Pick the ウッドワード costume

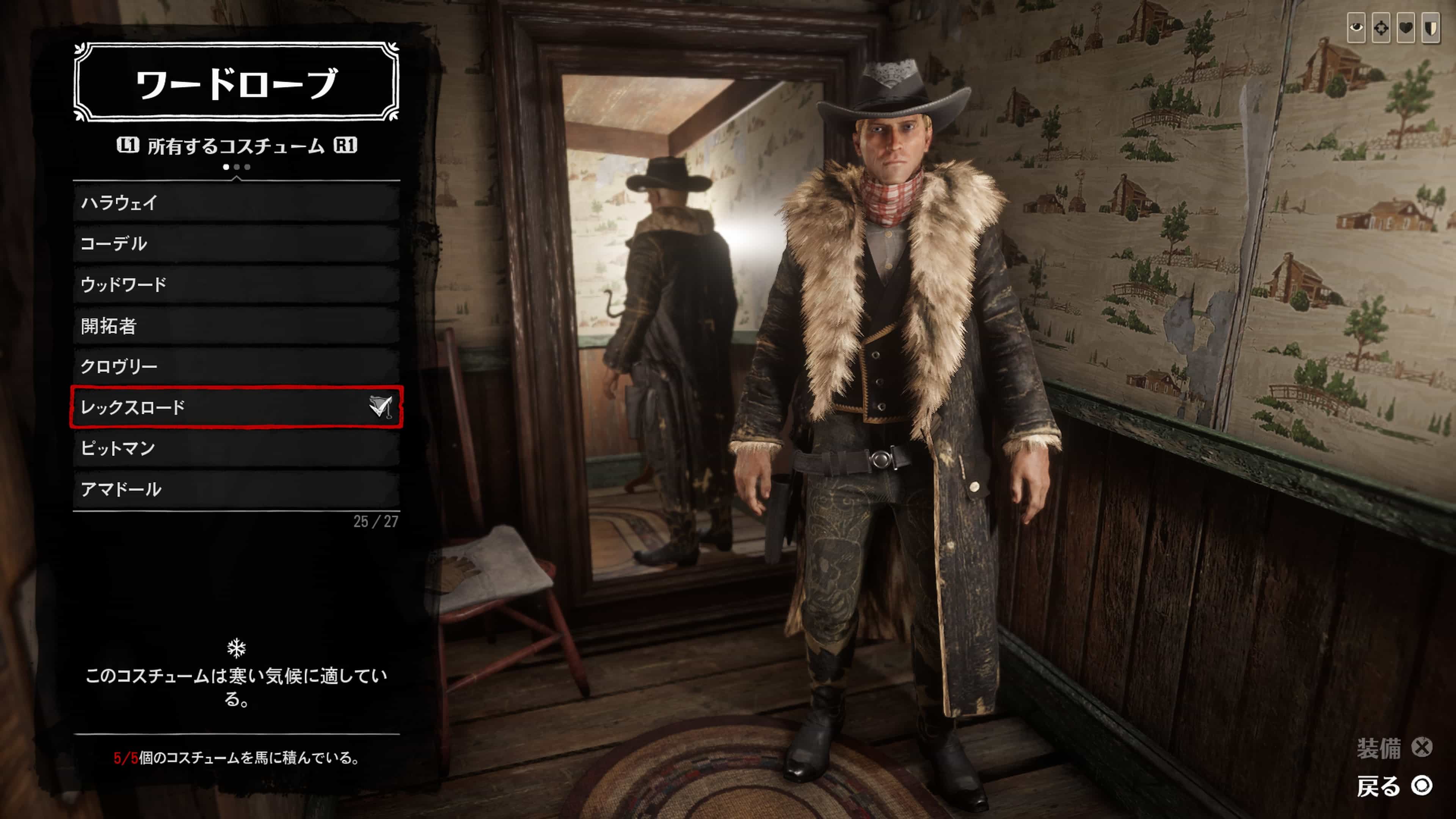coord(236,284)
